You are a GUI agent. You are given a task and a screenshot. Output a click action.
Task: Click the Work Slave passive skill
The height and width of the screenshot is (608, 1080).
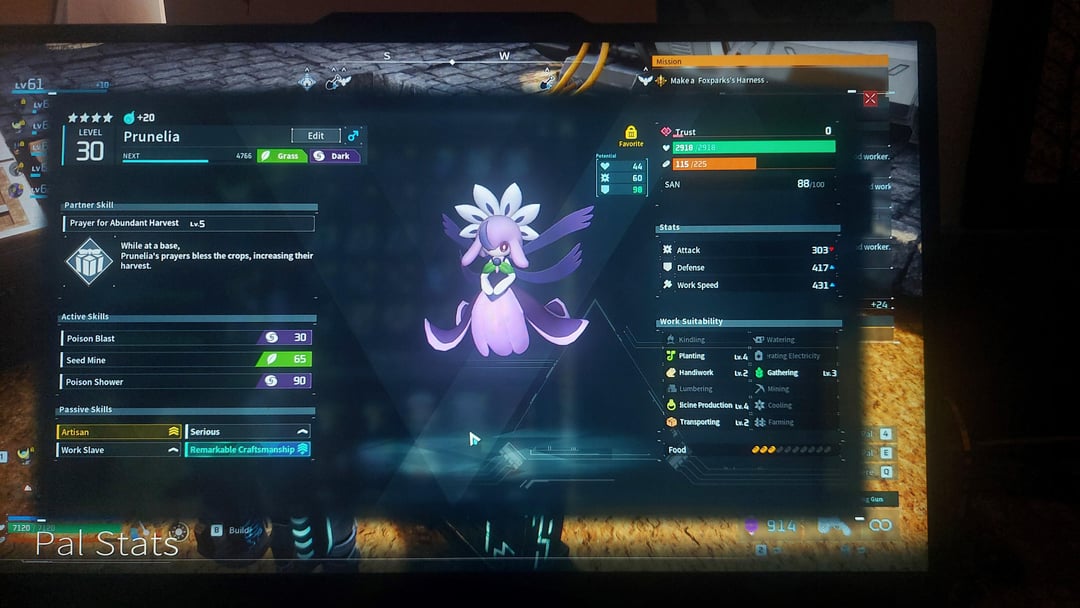click(x=119, y=450)
